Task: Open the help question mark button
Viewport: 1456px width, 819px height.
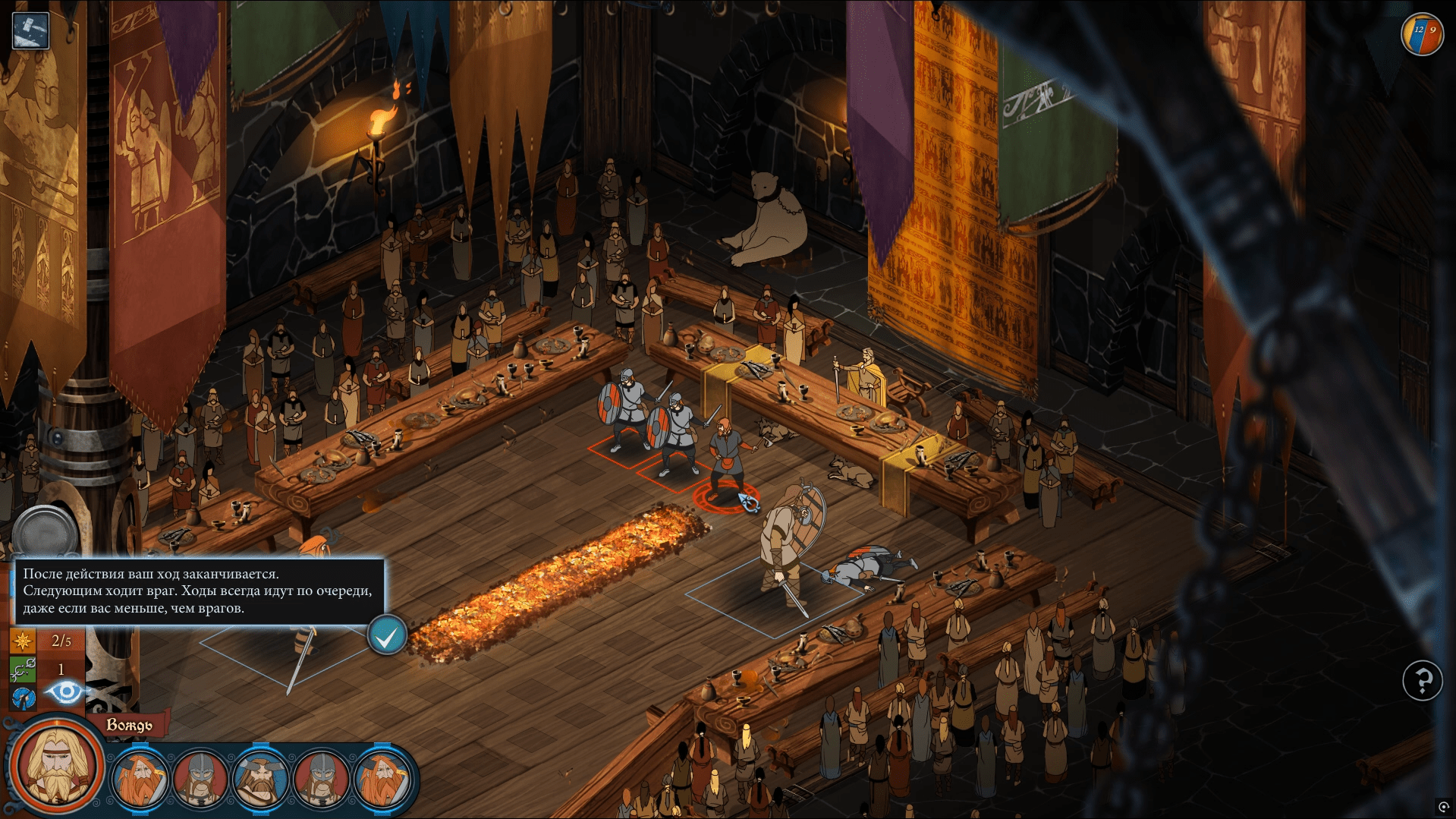Action: pos(1422,680)
